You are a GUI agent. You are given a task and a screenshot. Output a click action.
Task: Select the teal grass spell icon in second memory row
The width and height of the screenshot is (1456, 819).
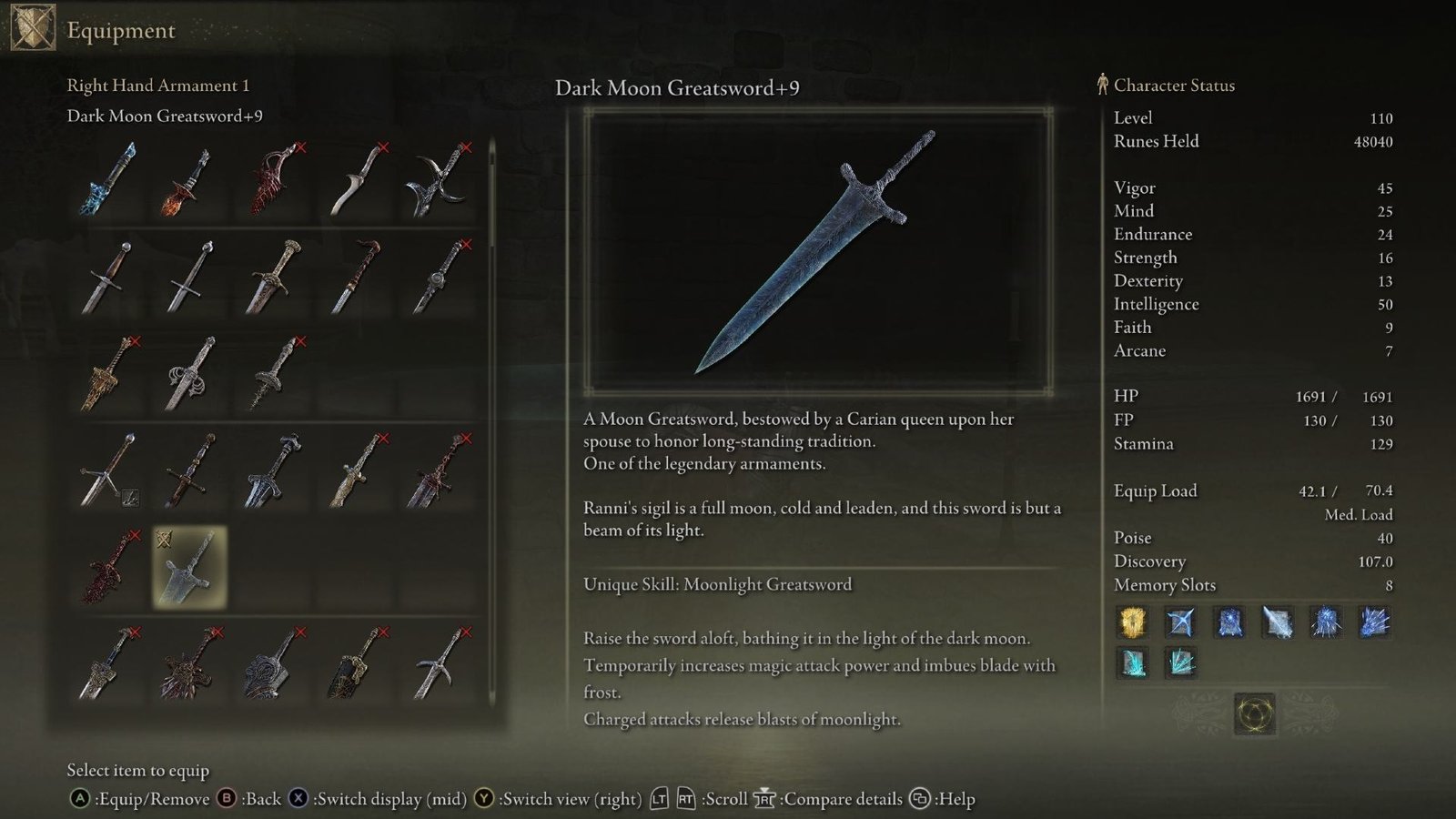[1133, 663]
